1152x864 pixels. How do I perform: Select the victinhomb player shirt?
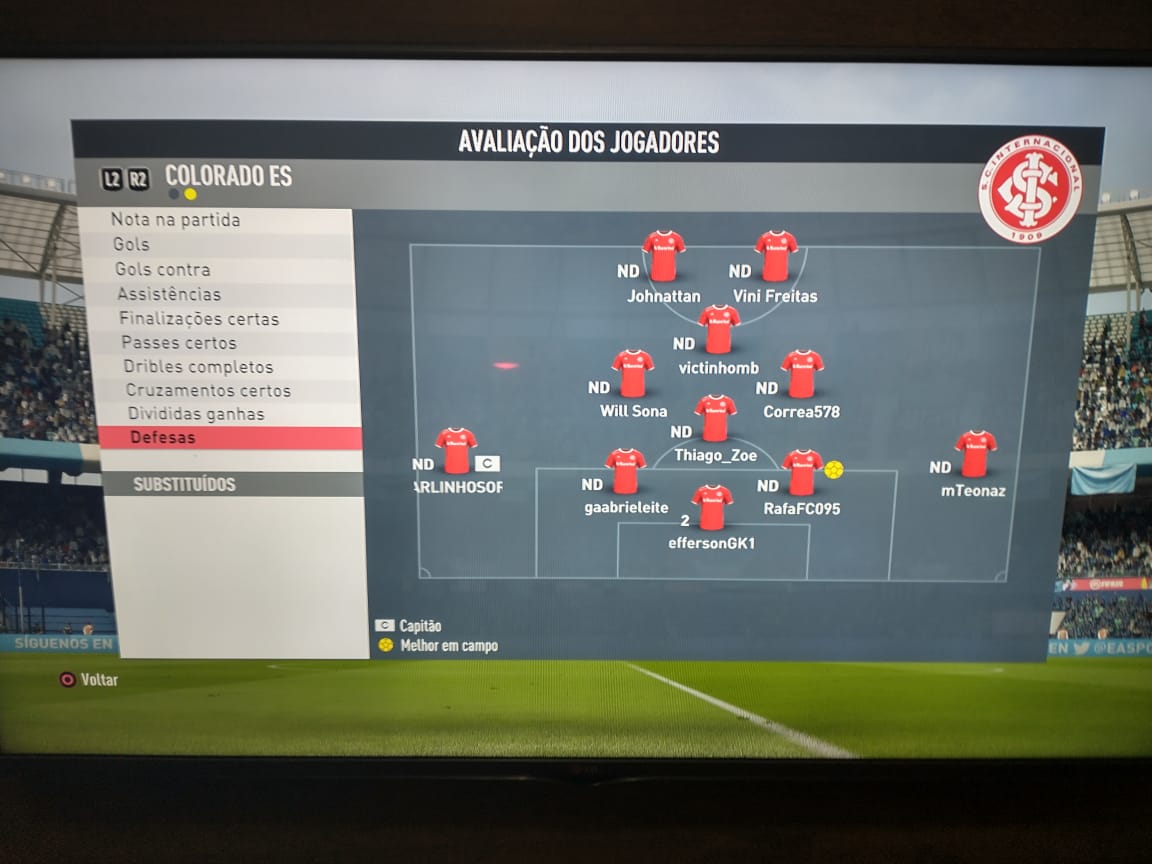(x=719, y=329)
